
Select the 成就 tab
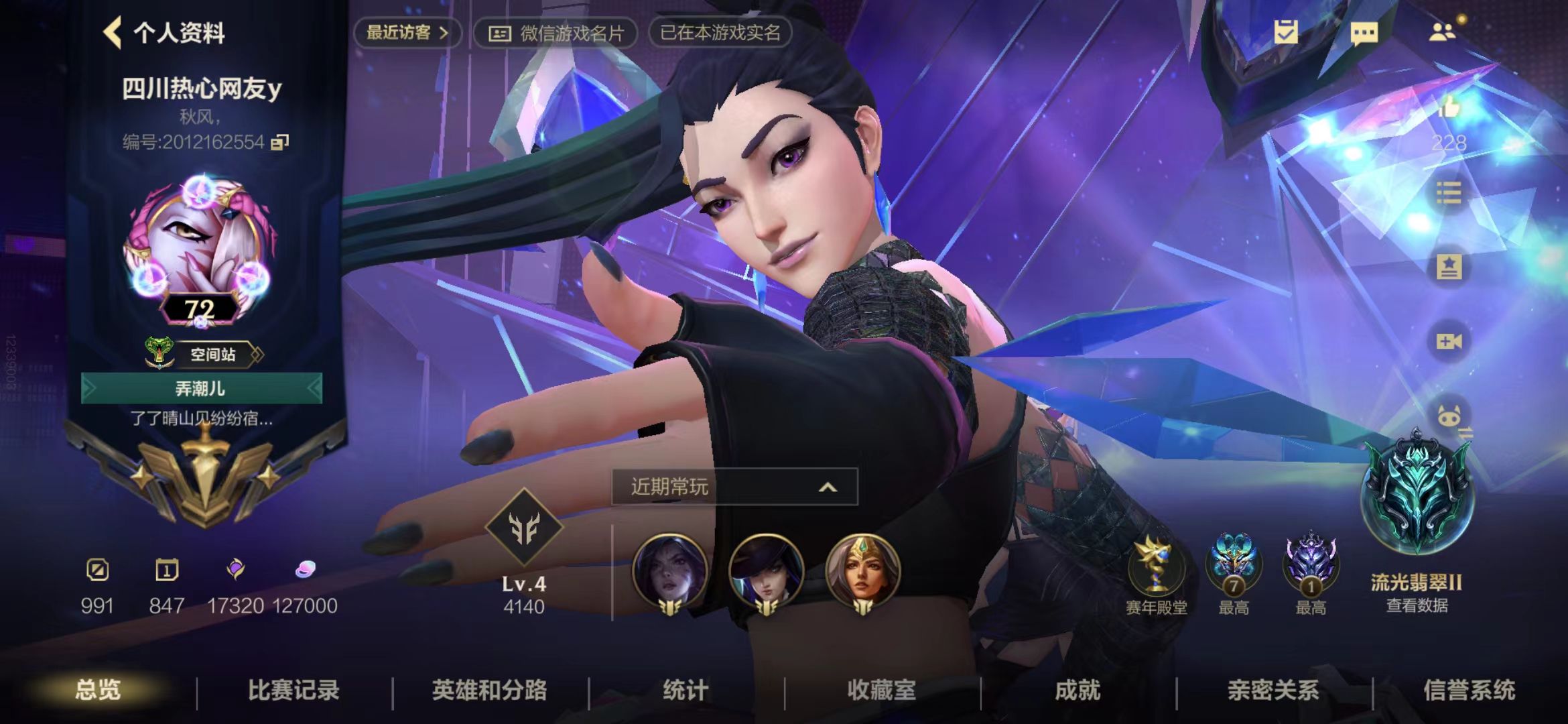[x=1077, y=690]
